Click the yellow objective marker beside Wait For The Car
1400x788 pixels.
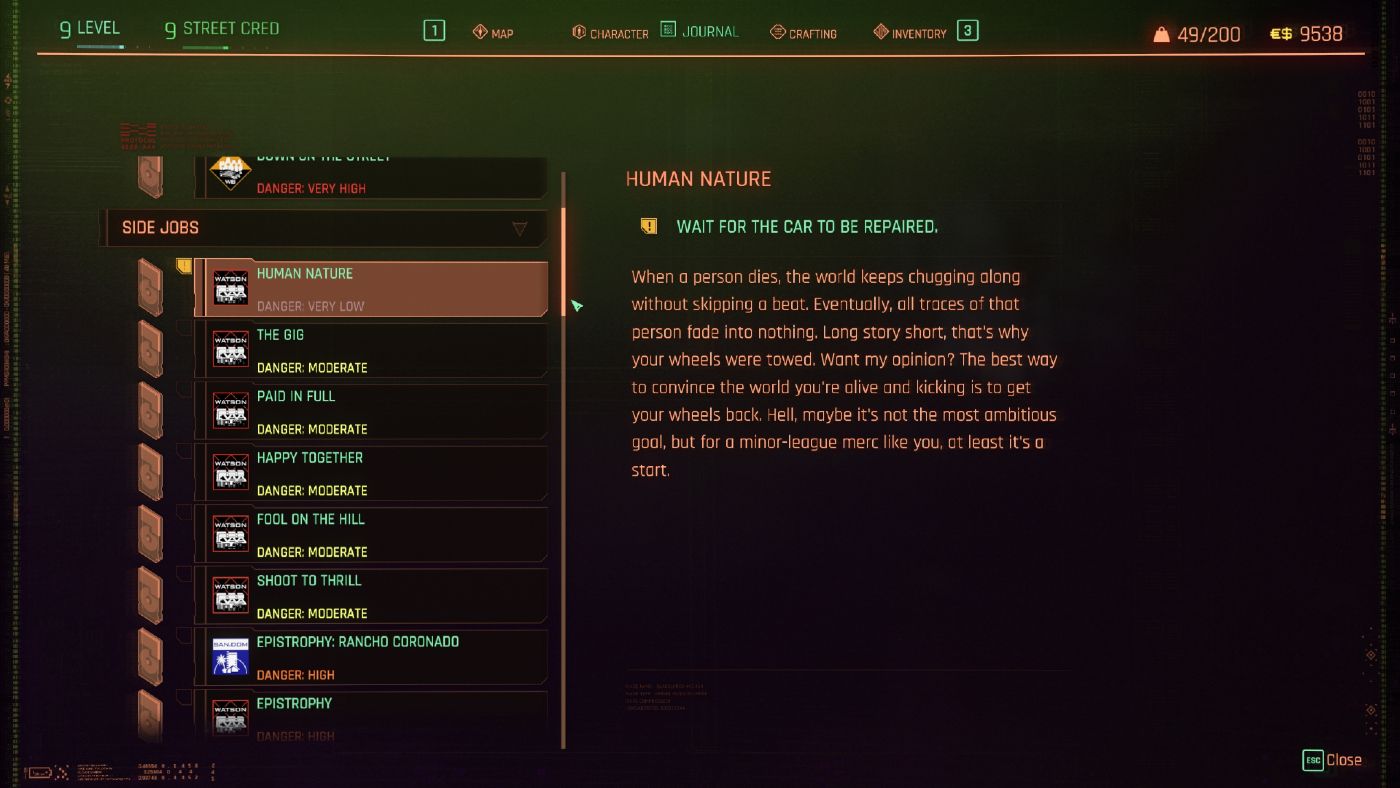tap(648, 225)
